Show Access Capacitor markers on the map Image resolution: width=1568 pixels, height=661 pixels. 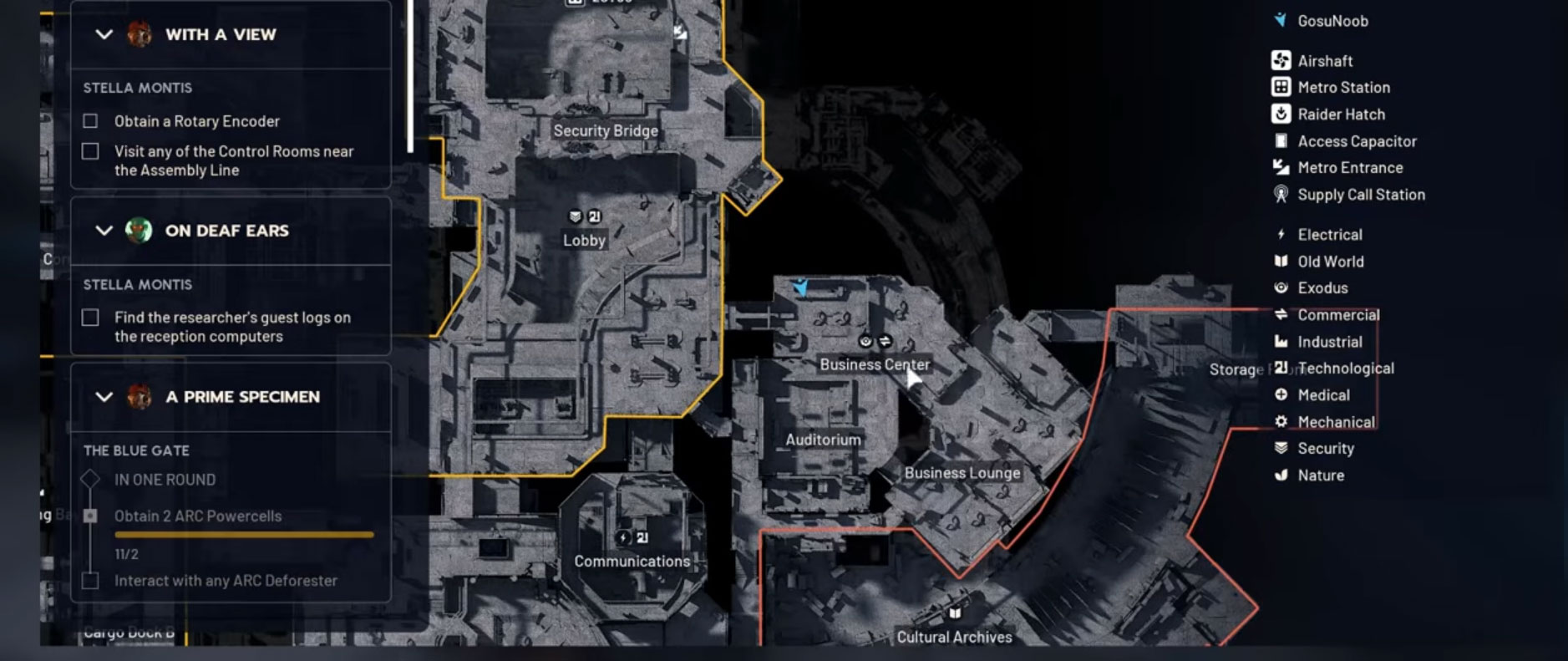coord(1356,141)
